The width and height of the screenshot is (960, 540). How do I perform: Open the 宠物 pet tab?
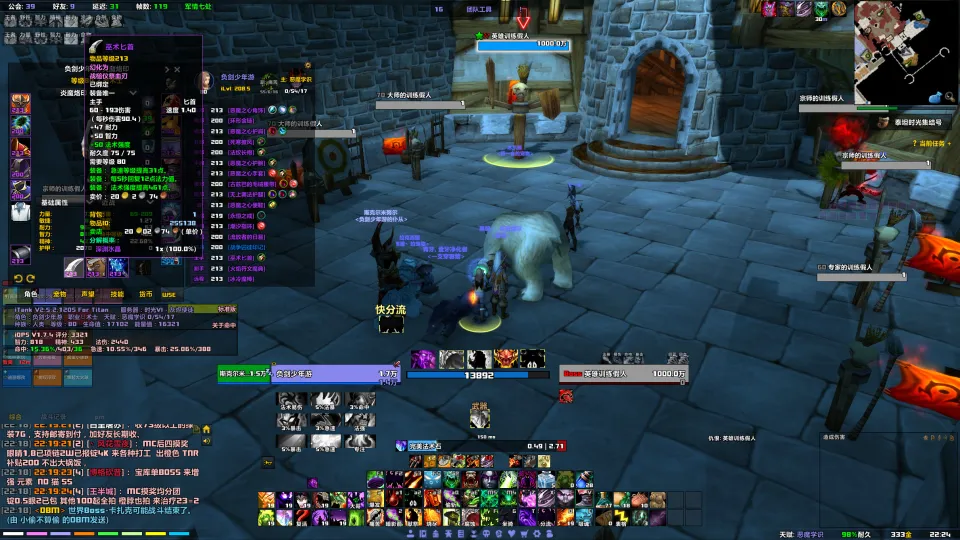click(x=59, y=294)
